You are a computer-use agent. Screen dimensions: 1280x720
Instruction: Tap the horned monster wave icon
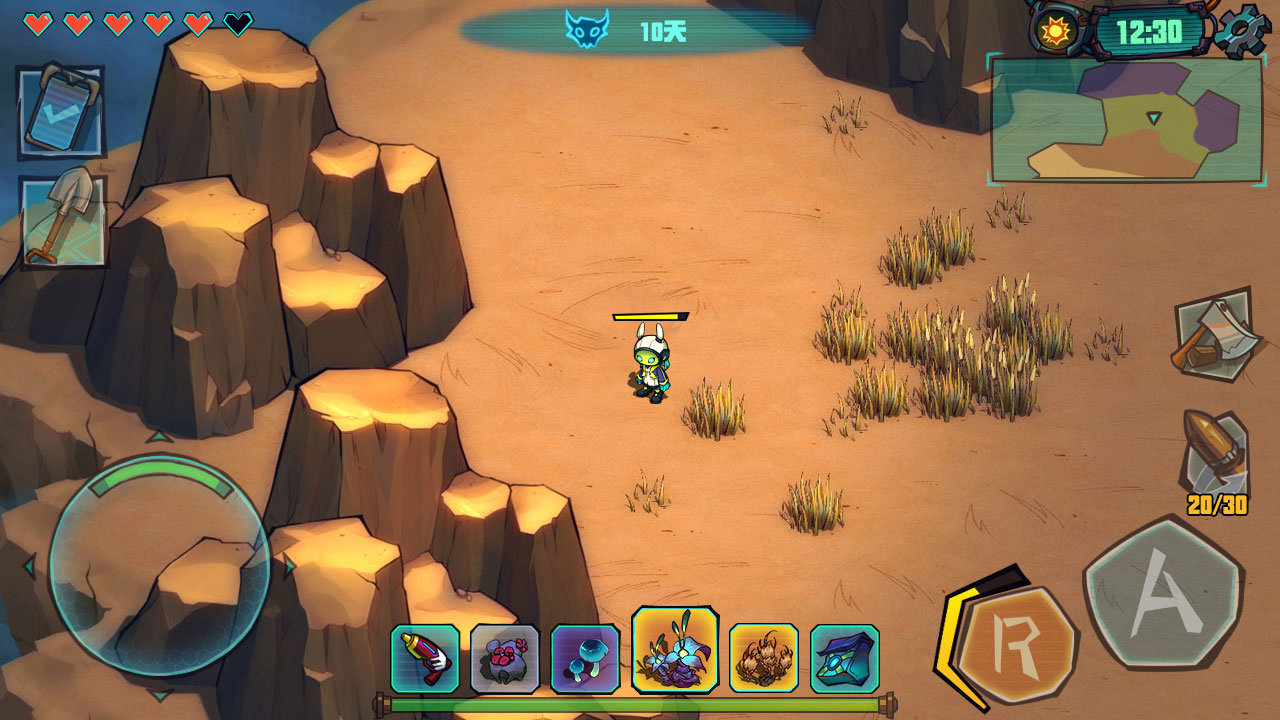pos(587,30)
